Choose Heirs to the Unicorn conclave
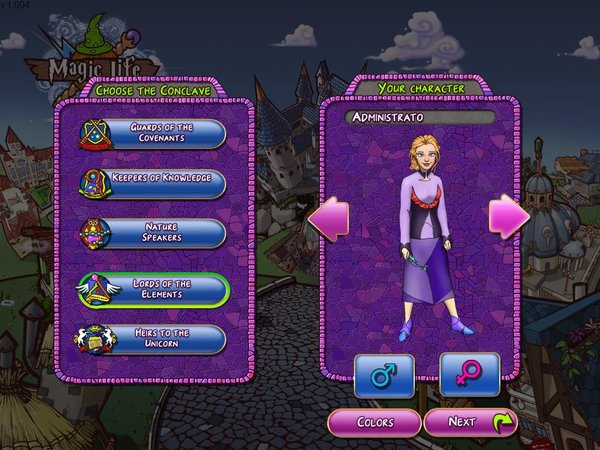This screenshot has width=600, height=450. pos(160,339)
